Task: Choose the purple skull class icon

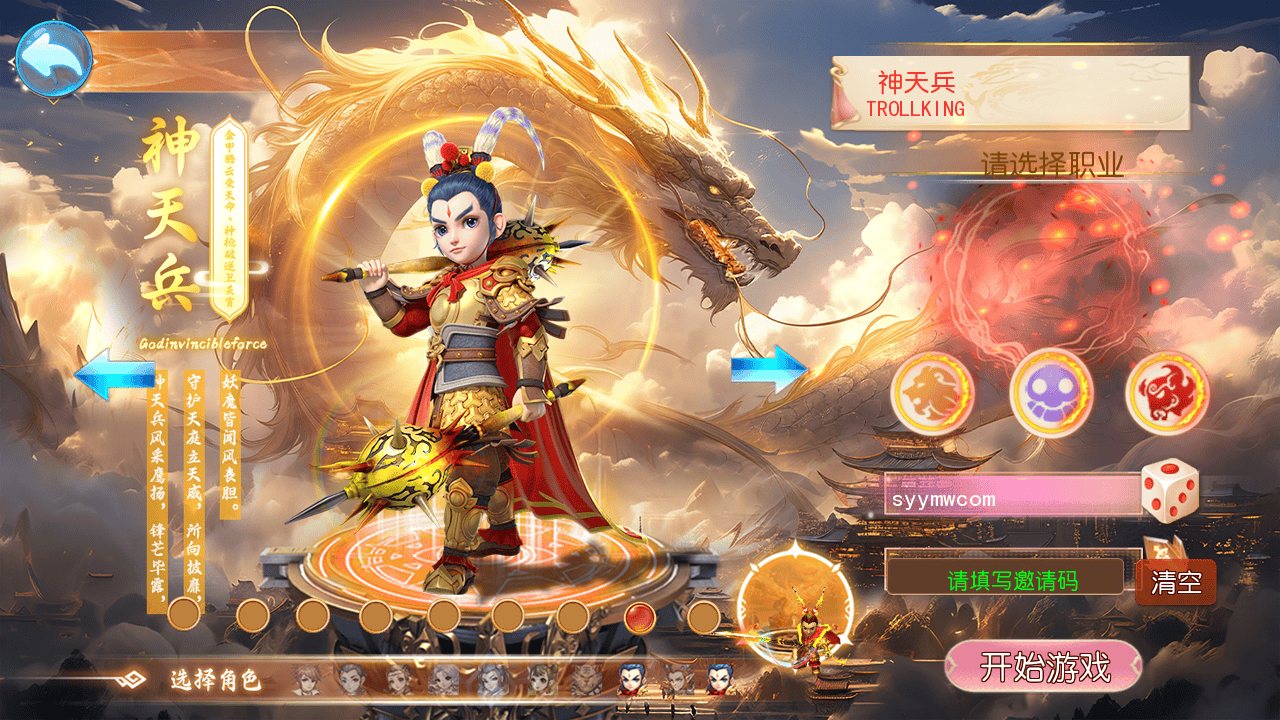Action: tap(1051, 392)
